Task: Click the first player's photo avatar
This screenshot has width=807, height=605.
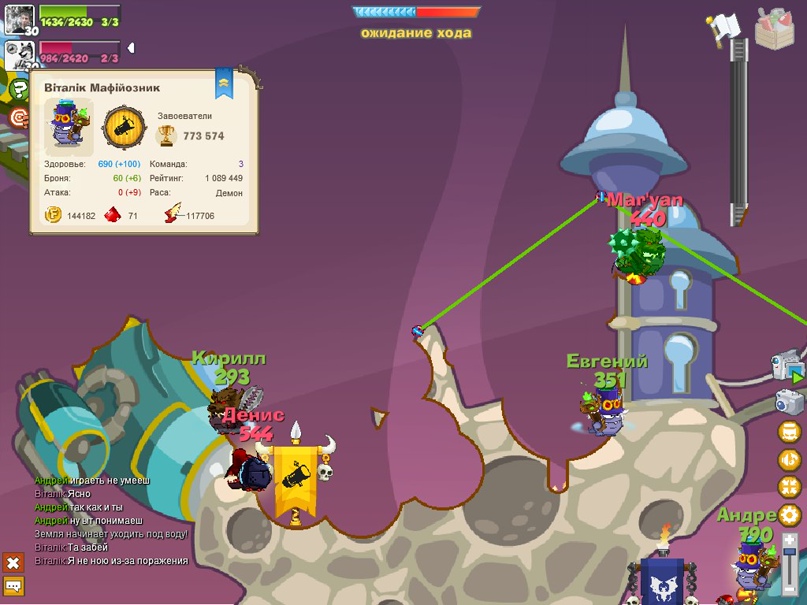Action: tap(19, 16)
